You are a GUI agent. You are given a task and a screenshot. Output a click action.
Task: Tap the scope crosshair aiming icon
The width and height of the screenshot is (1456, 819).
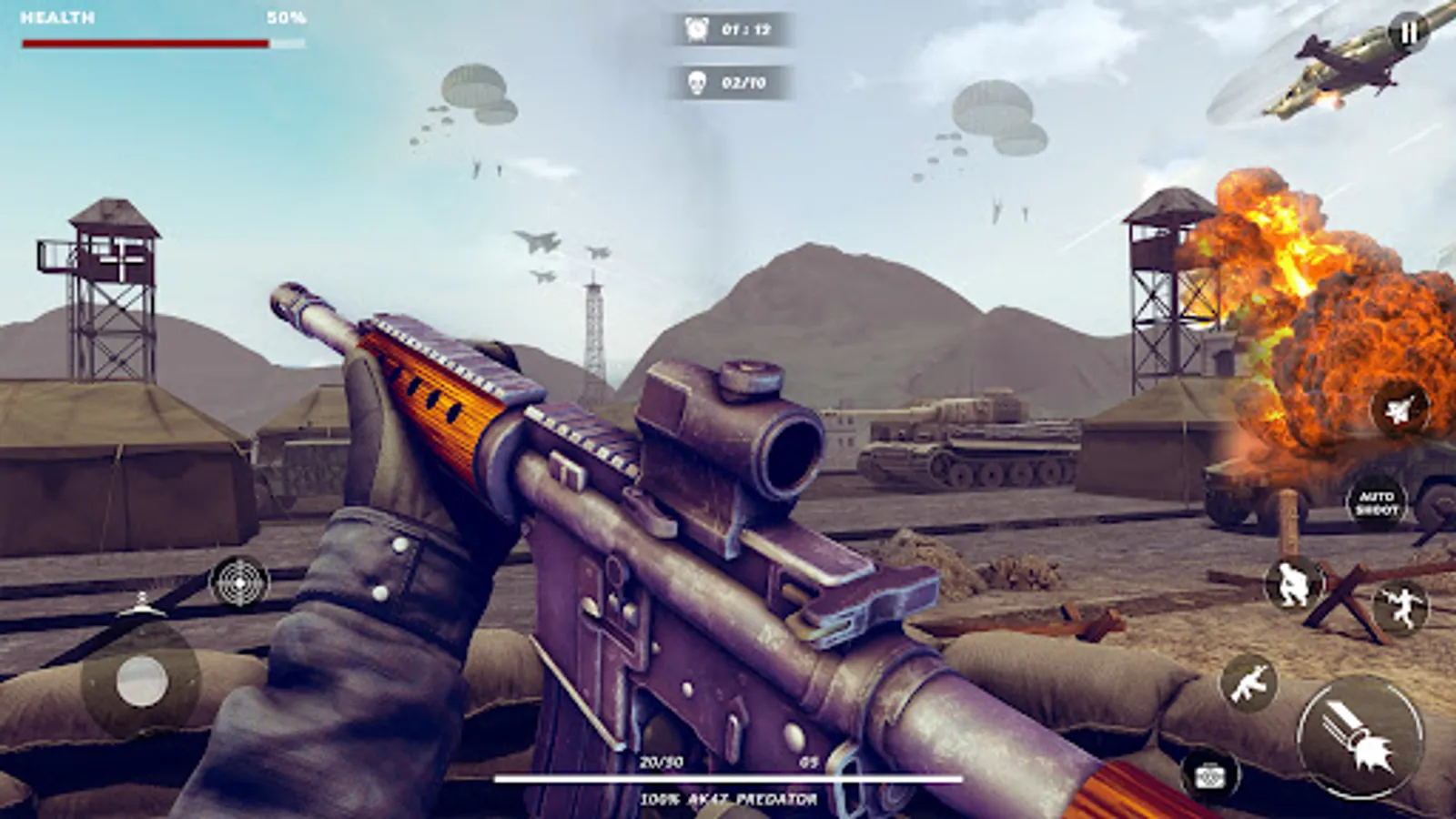click(238, 583)
